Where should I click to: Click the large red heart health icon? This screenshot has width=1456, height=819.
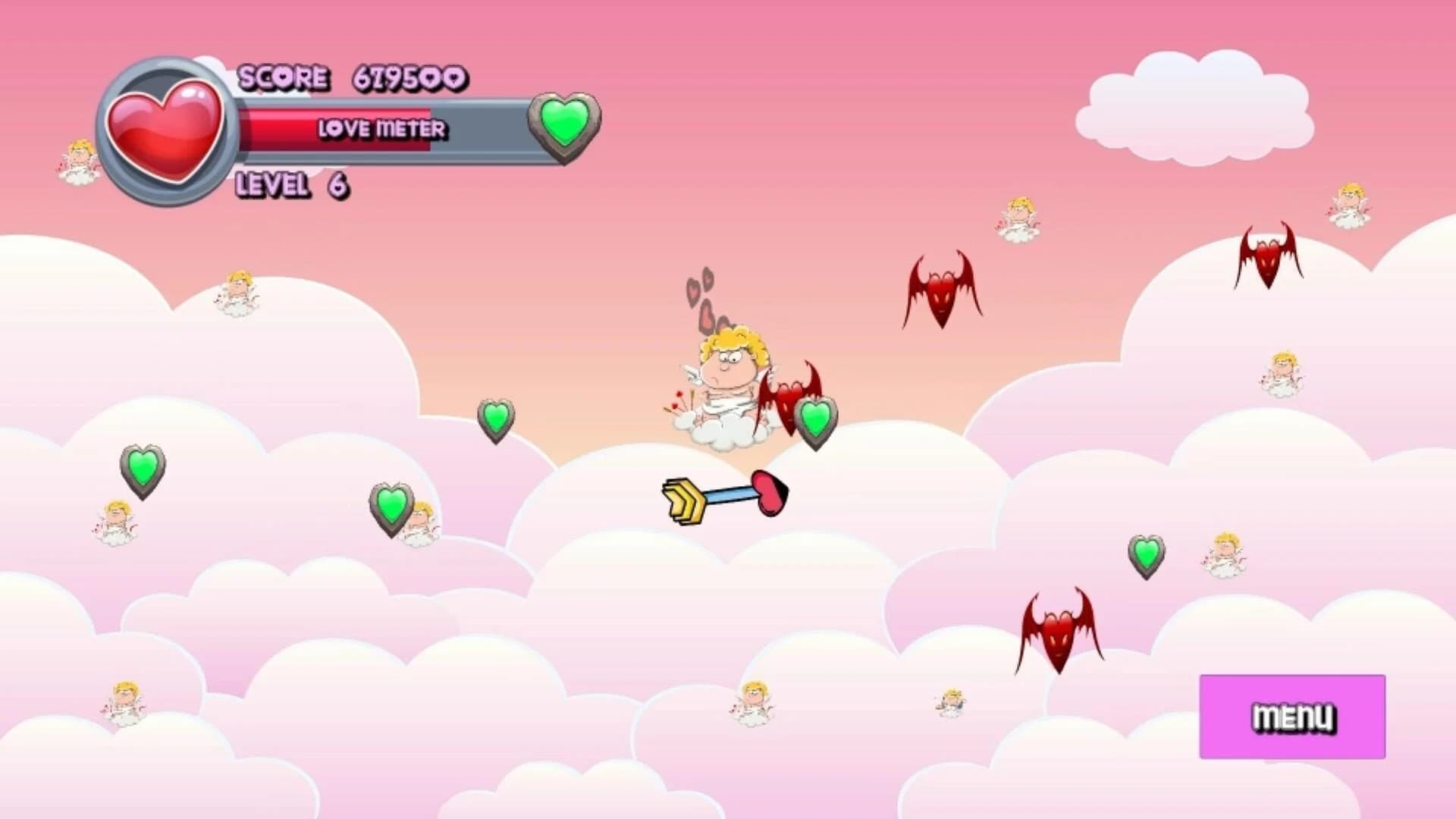tap(167, 129)
